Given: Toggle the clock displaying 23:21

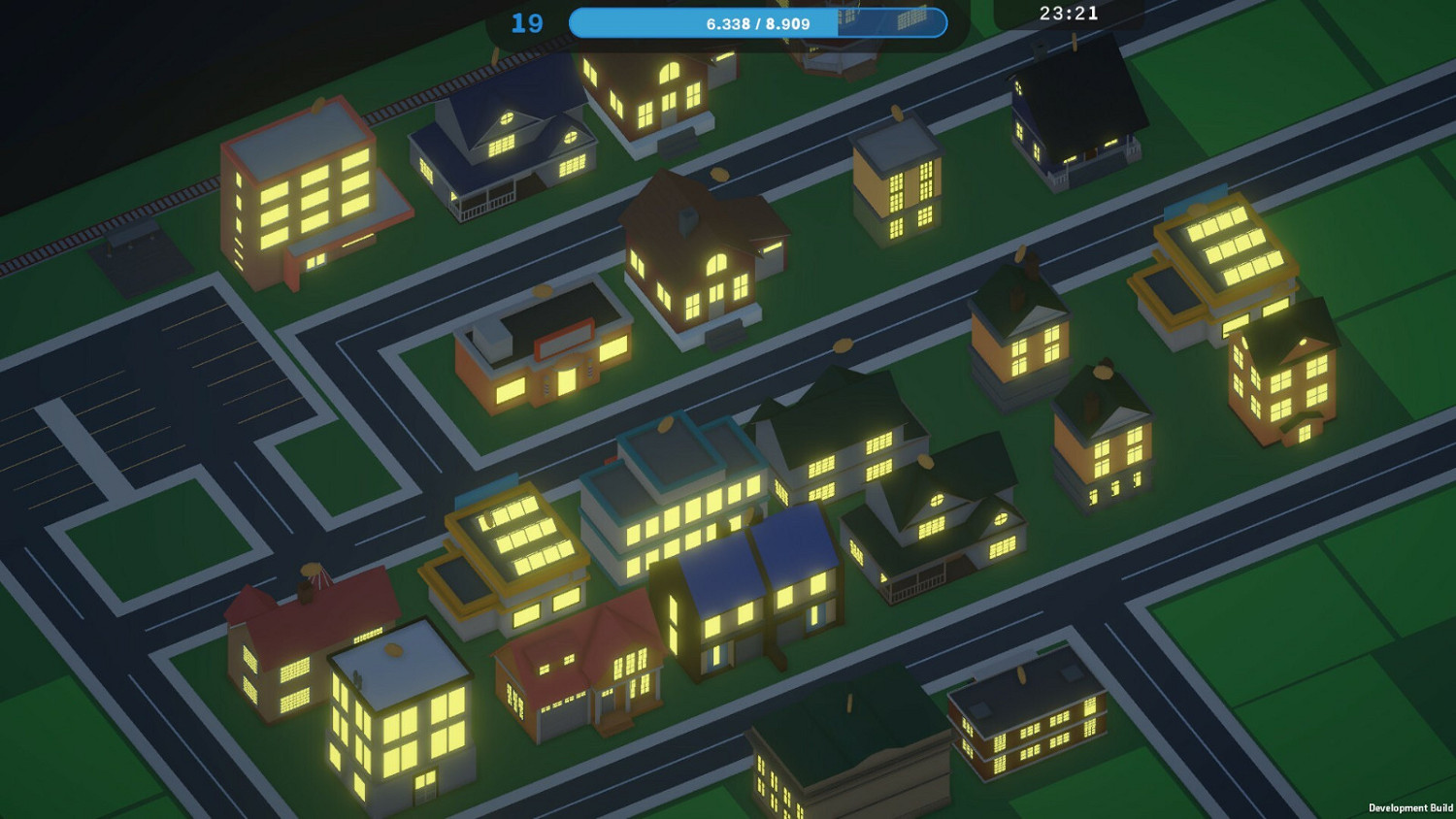Looking at the screenshot, I should coord(1068,14).
